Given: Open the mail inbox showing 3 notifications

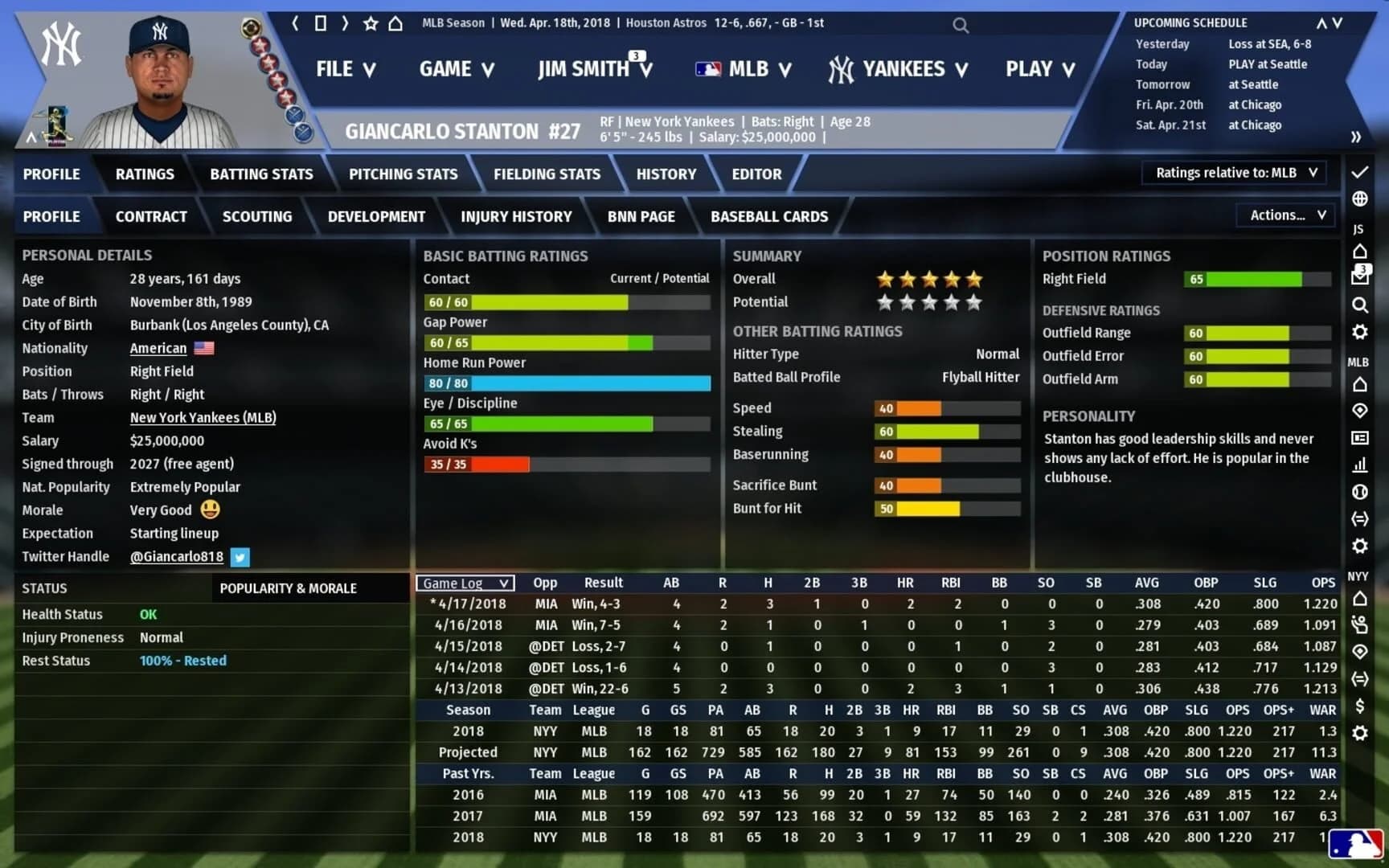Looking at the screenshot, I should click(x=1359, y=273).
